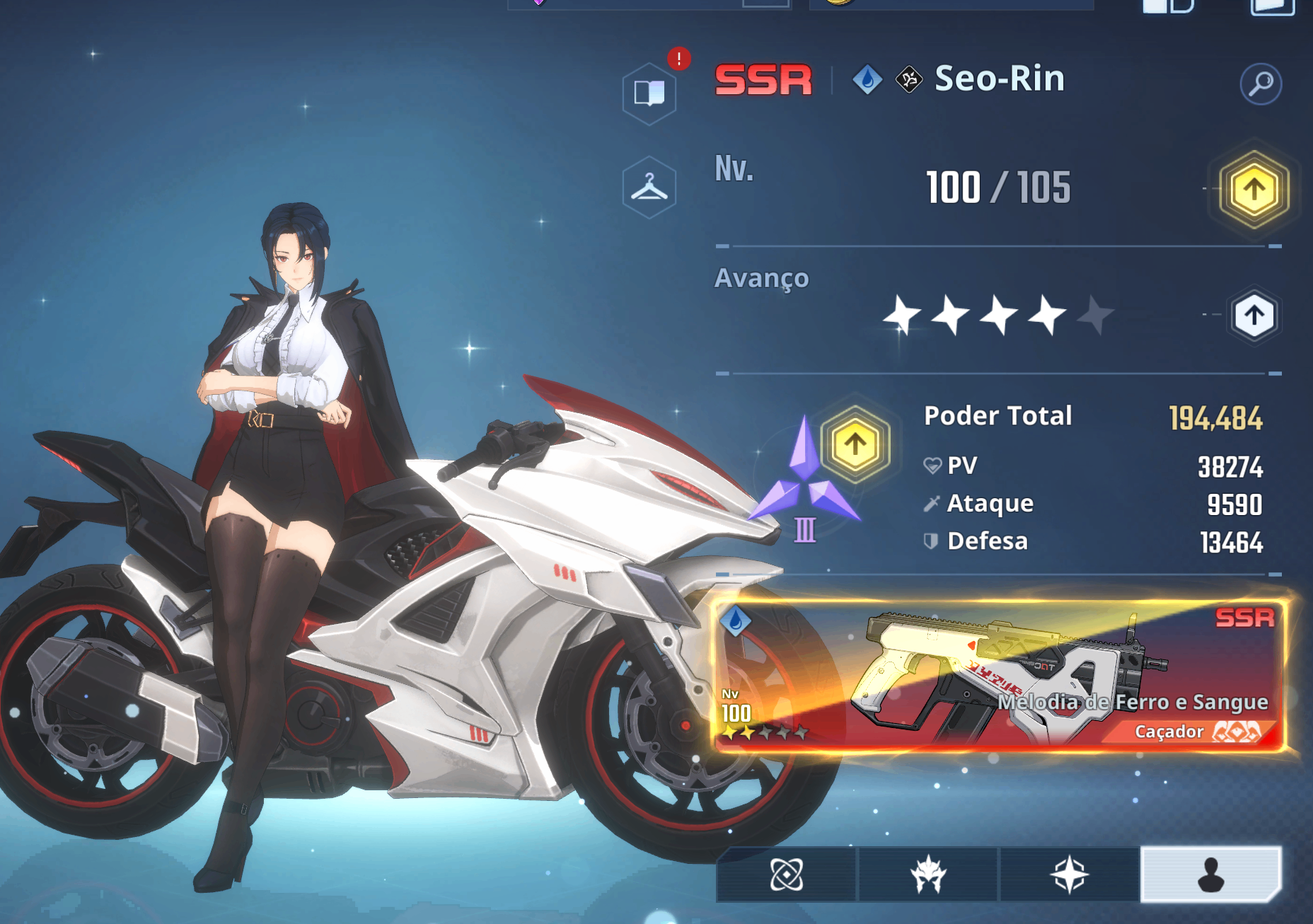
Task: Switch to the atom-shaped icon tab
Action: [786, 875]
